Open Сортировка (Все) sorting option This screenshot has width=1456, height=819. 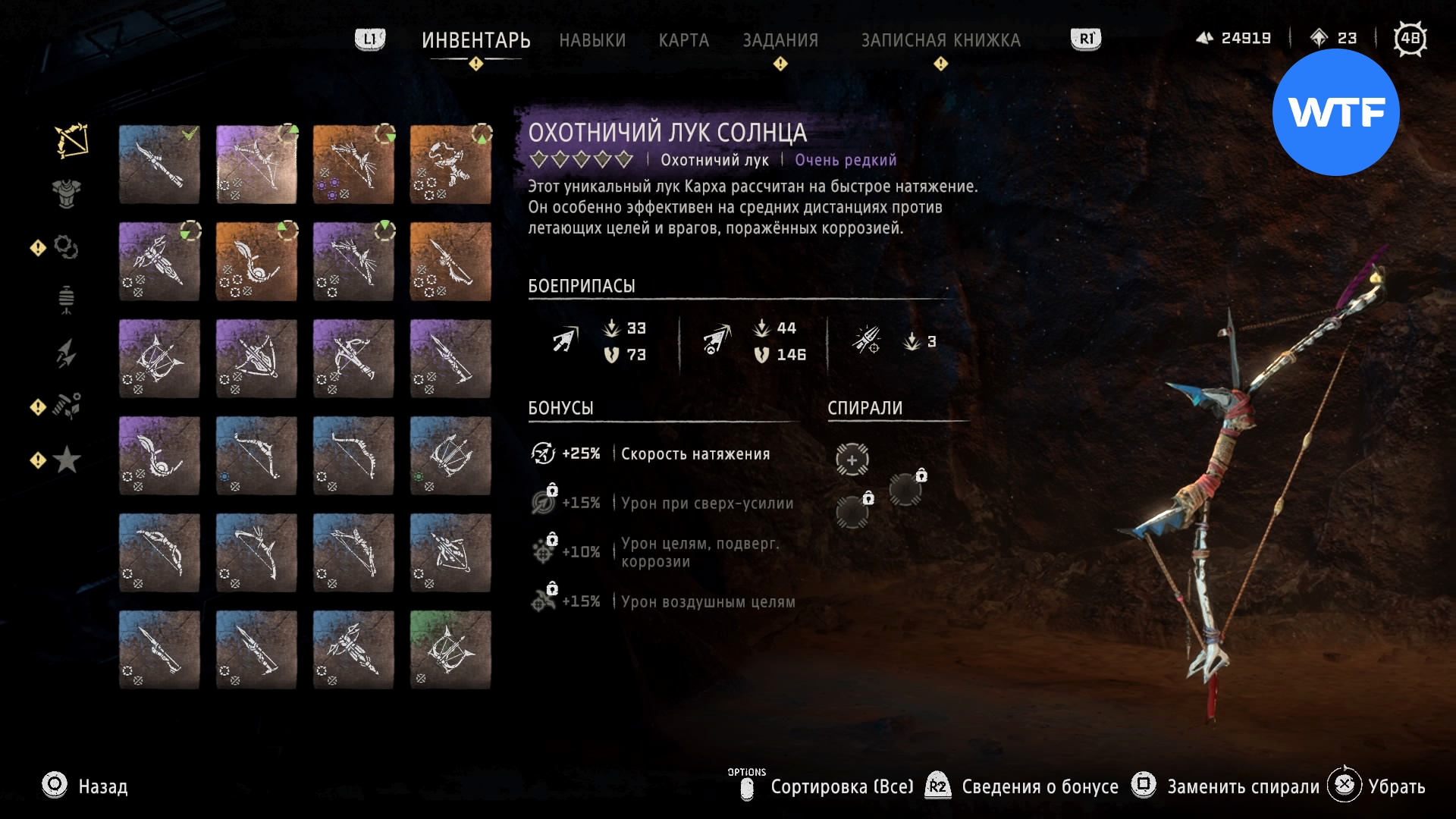[x=842, y=786]
